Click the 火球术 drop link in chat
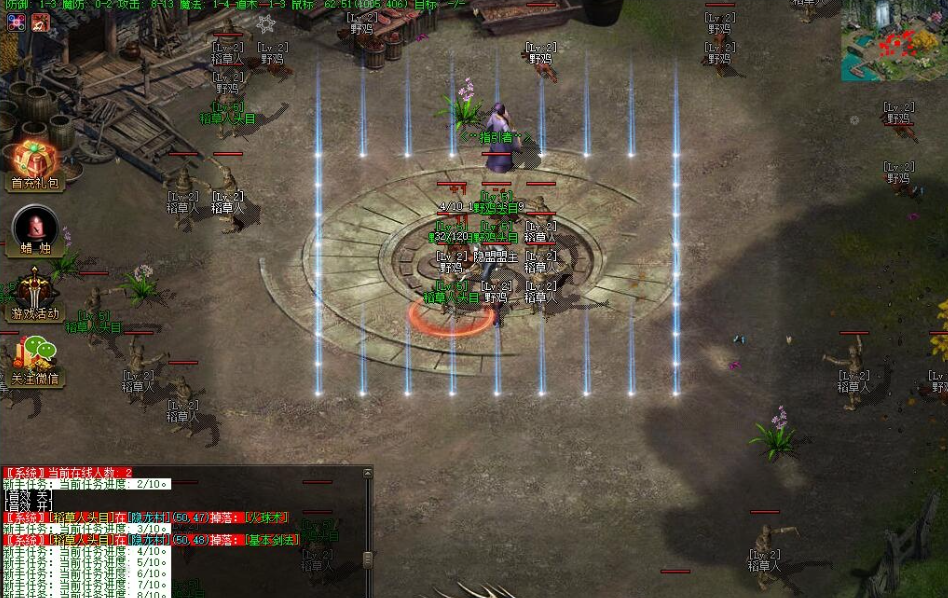Image resolution: width=948 pixels, height=598 pixels. [267, 518]
